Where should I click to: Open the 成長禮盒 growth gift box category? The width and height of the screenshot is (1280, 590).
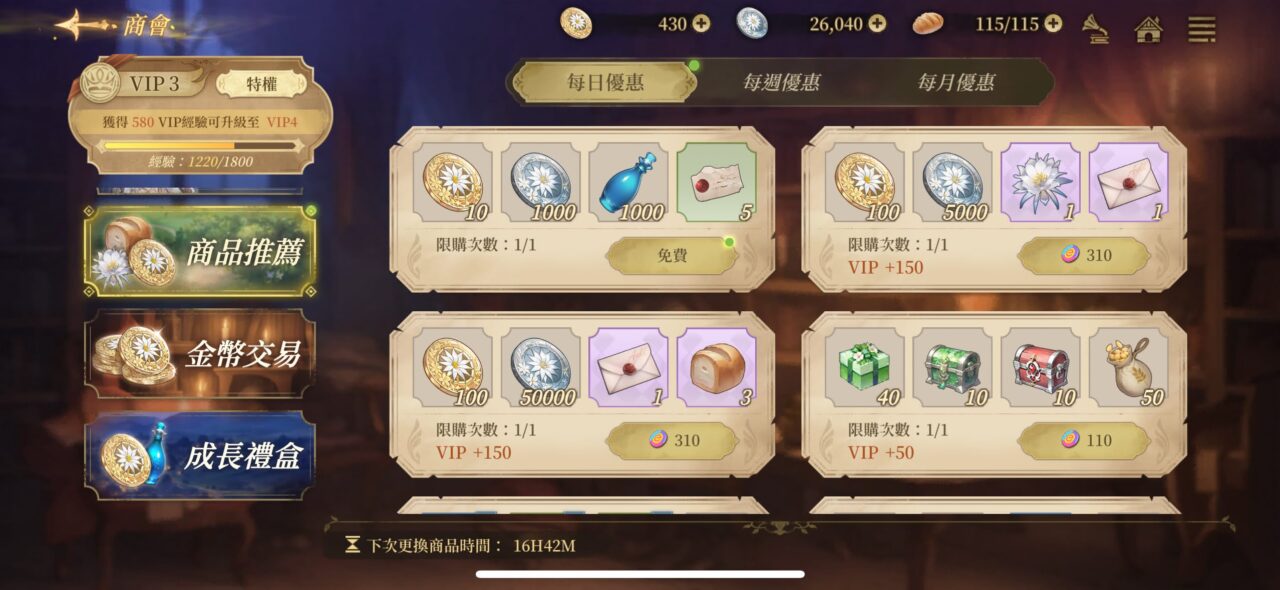click(x=199, y=455)
